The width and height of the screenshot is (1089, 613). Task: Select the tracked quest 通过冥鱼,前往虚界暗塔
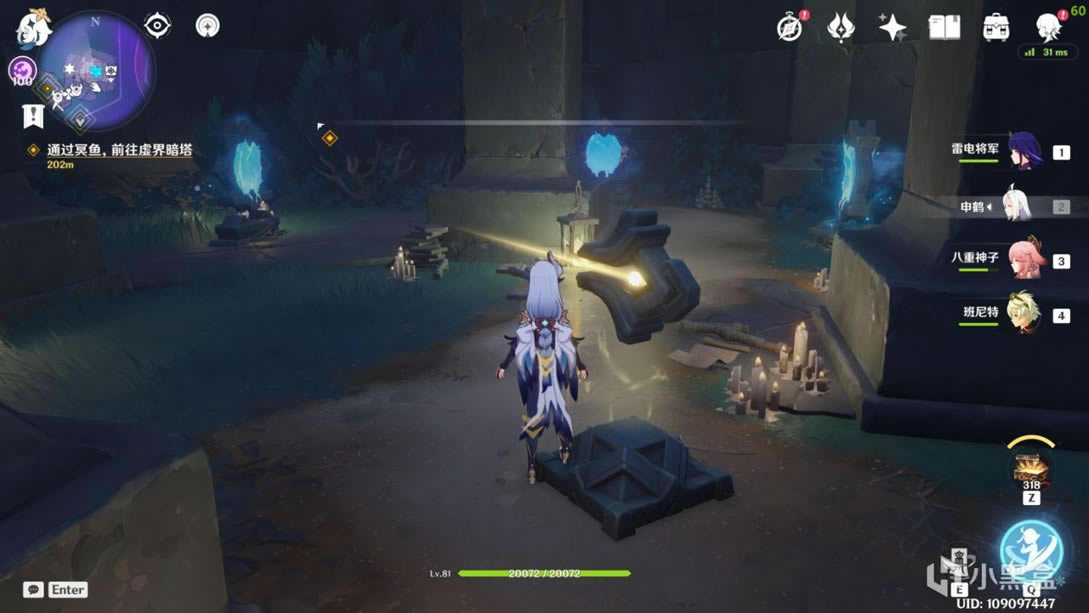coord(119,150)
